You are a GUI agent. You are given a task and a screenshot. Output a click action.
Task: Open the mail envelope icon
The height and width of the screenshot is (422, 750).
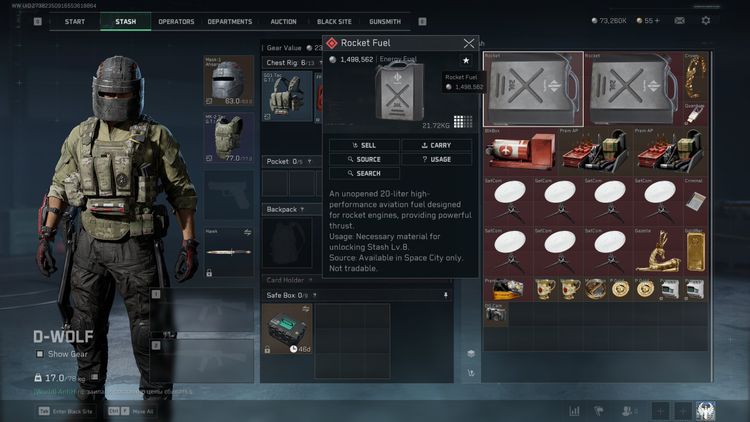tap(680, 20)
